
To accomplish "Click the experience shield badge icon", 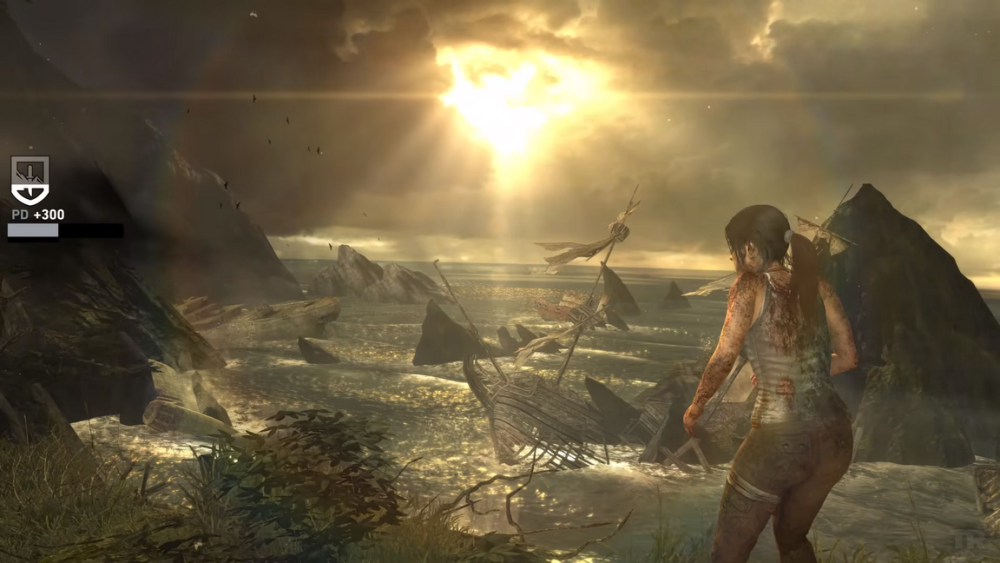I will [x=29, y=180].
